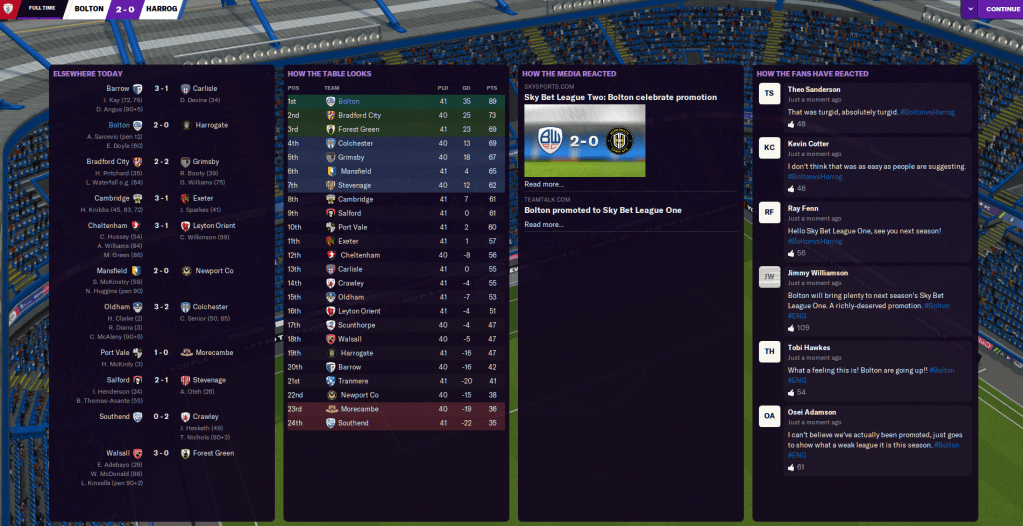Select Bradford City row in the table

tap(360, 115)
